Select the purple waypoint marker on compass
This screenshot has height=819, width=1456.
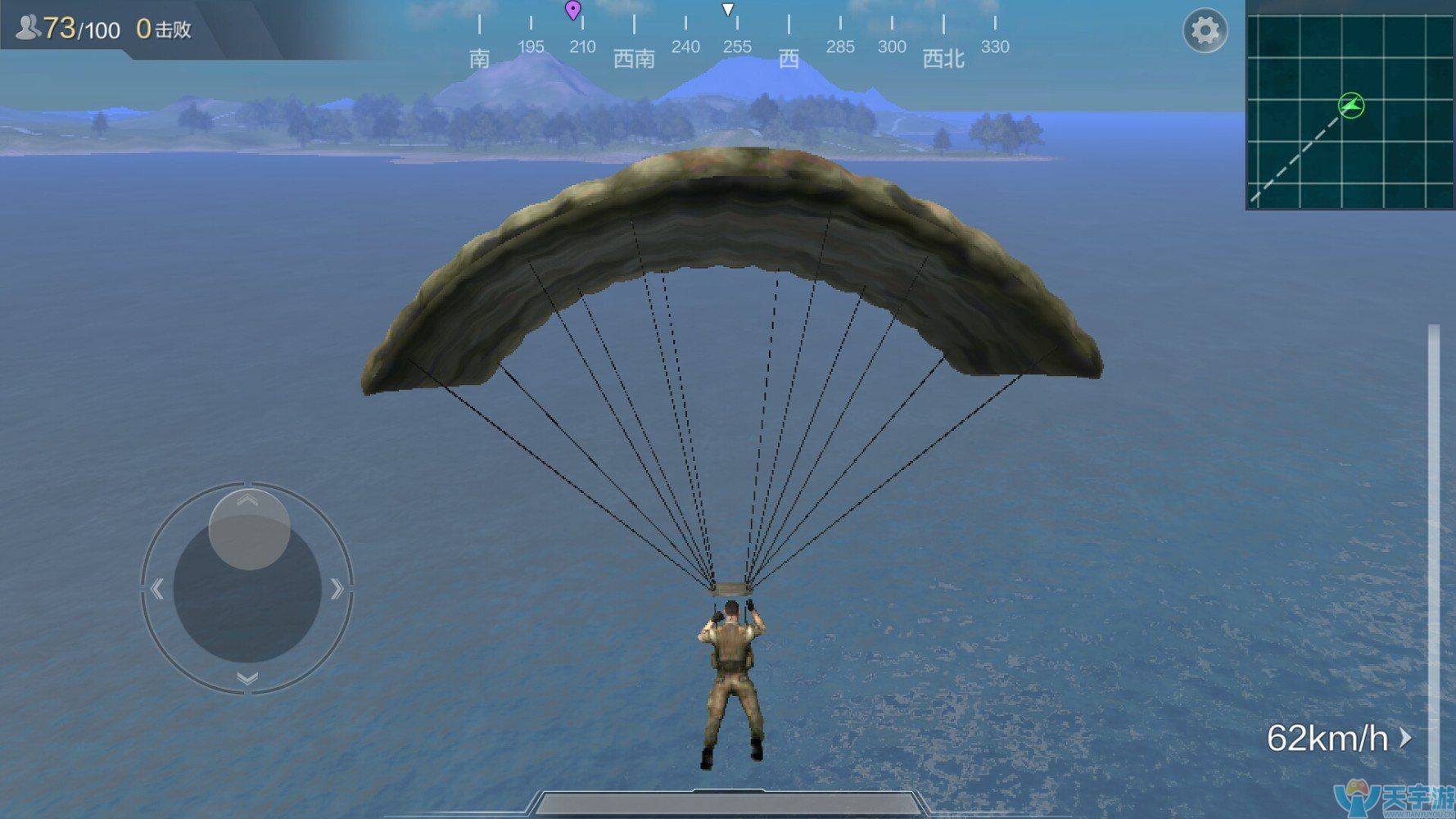point(573,11)
